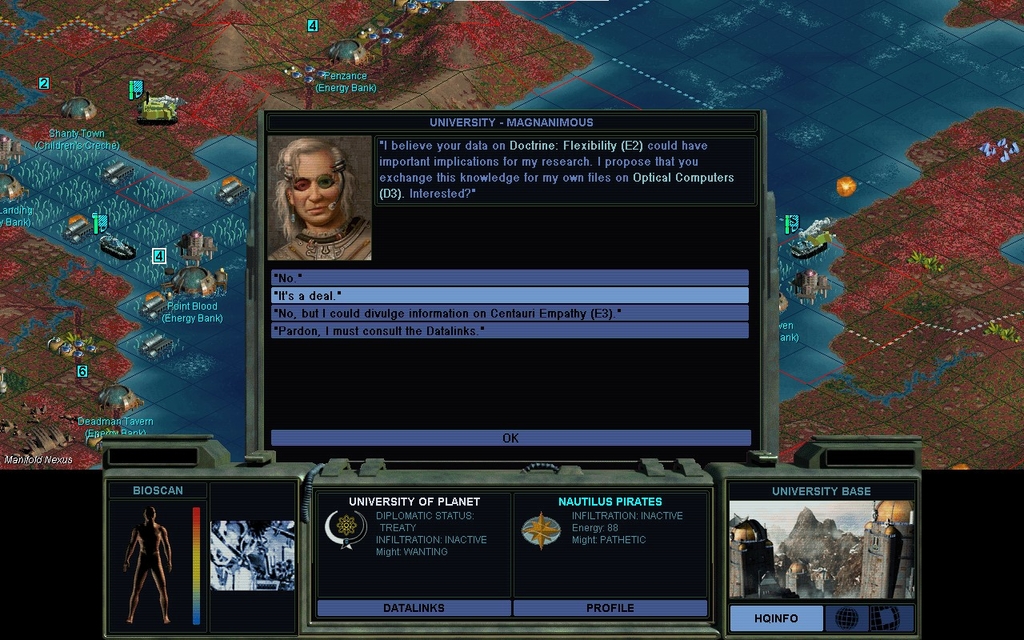Open the faction PROFILE button

click(x=610, y=608)
